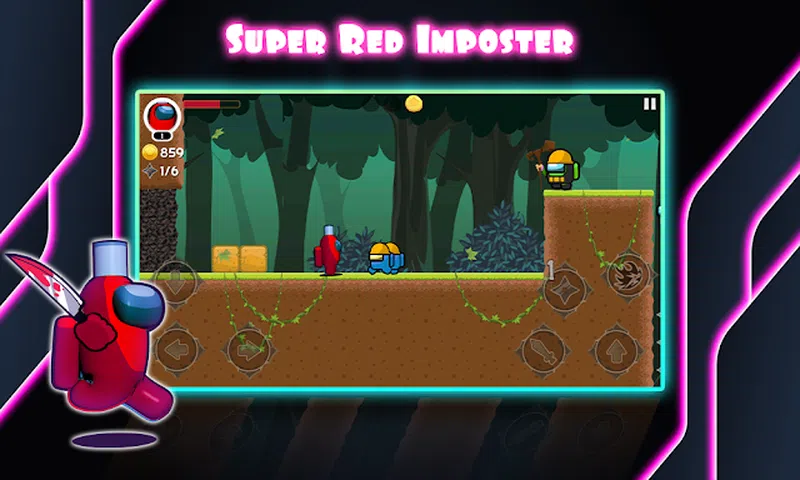800x480 pixels.
Task: Activate the fire dash skill button
Action: 627,276
